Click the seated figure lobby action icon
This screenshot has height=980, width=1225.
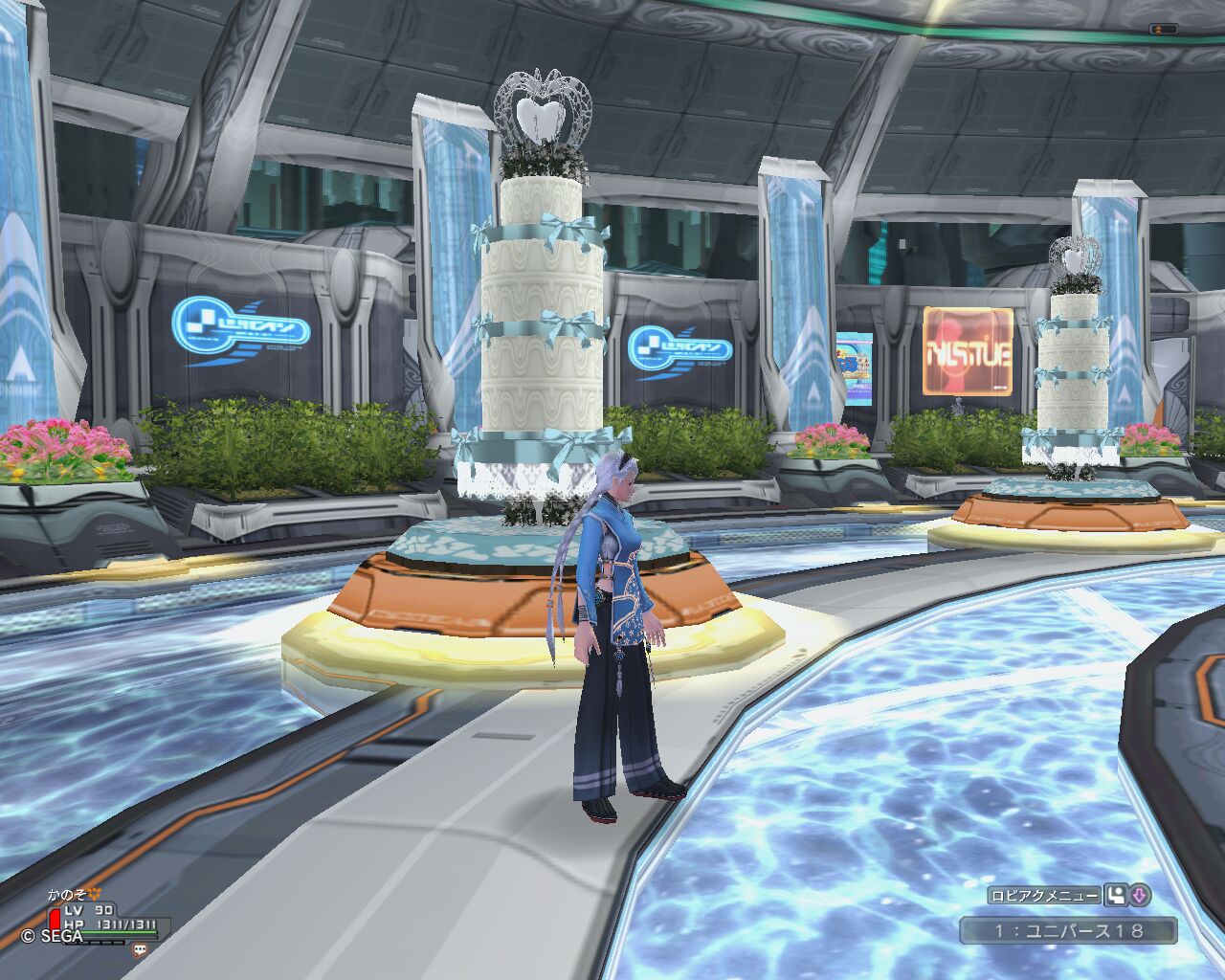point(1115,896)
